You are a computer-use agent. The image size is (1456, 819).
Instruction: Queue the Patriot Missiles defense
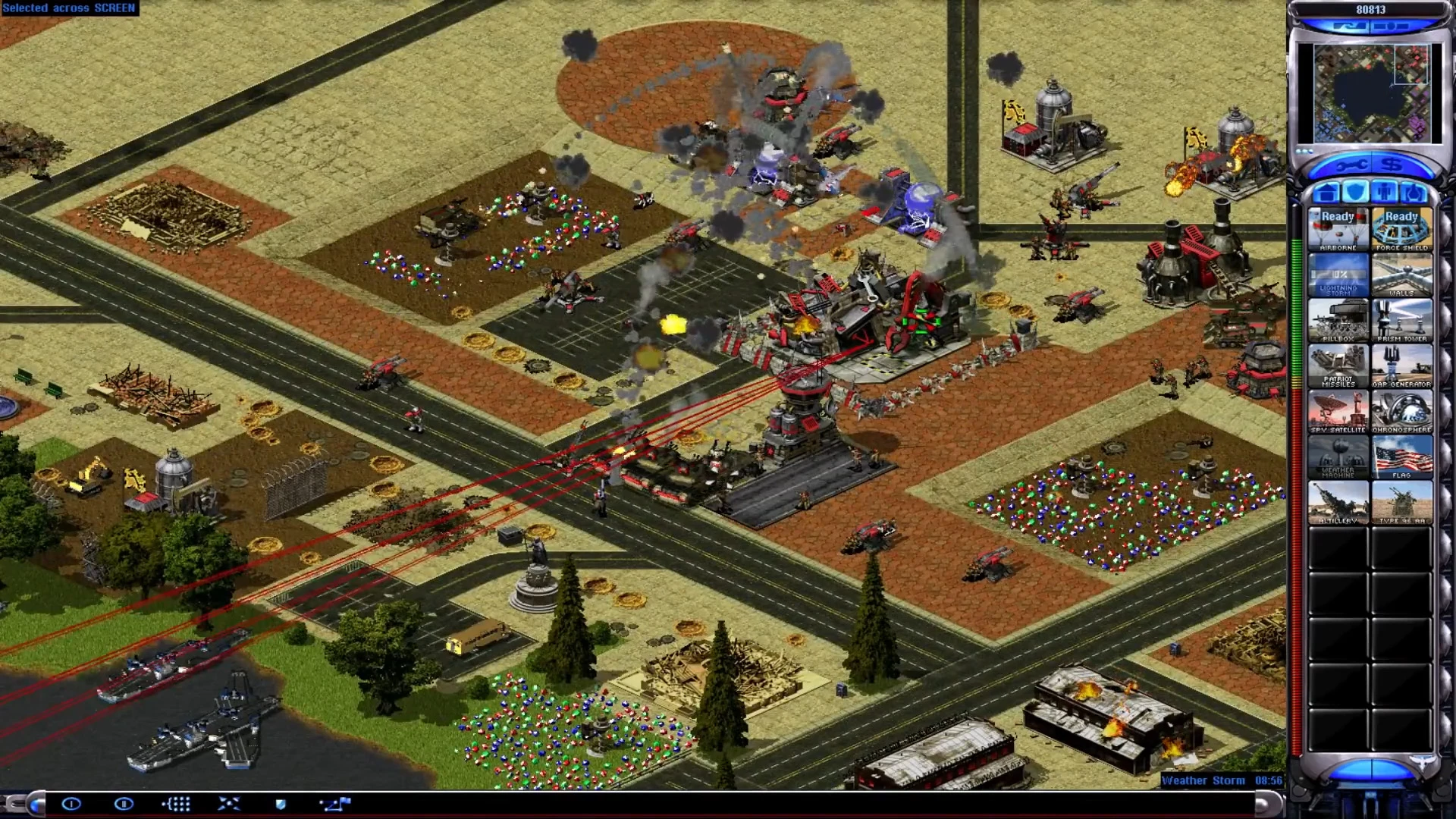click(1339, 368)
